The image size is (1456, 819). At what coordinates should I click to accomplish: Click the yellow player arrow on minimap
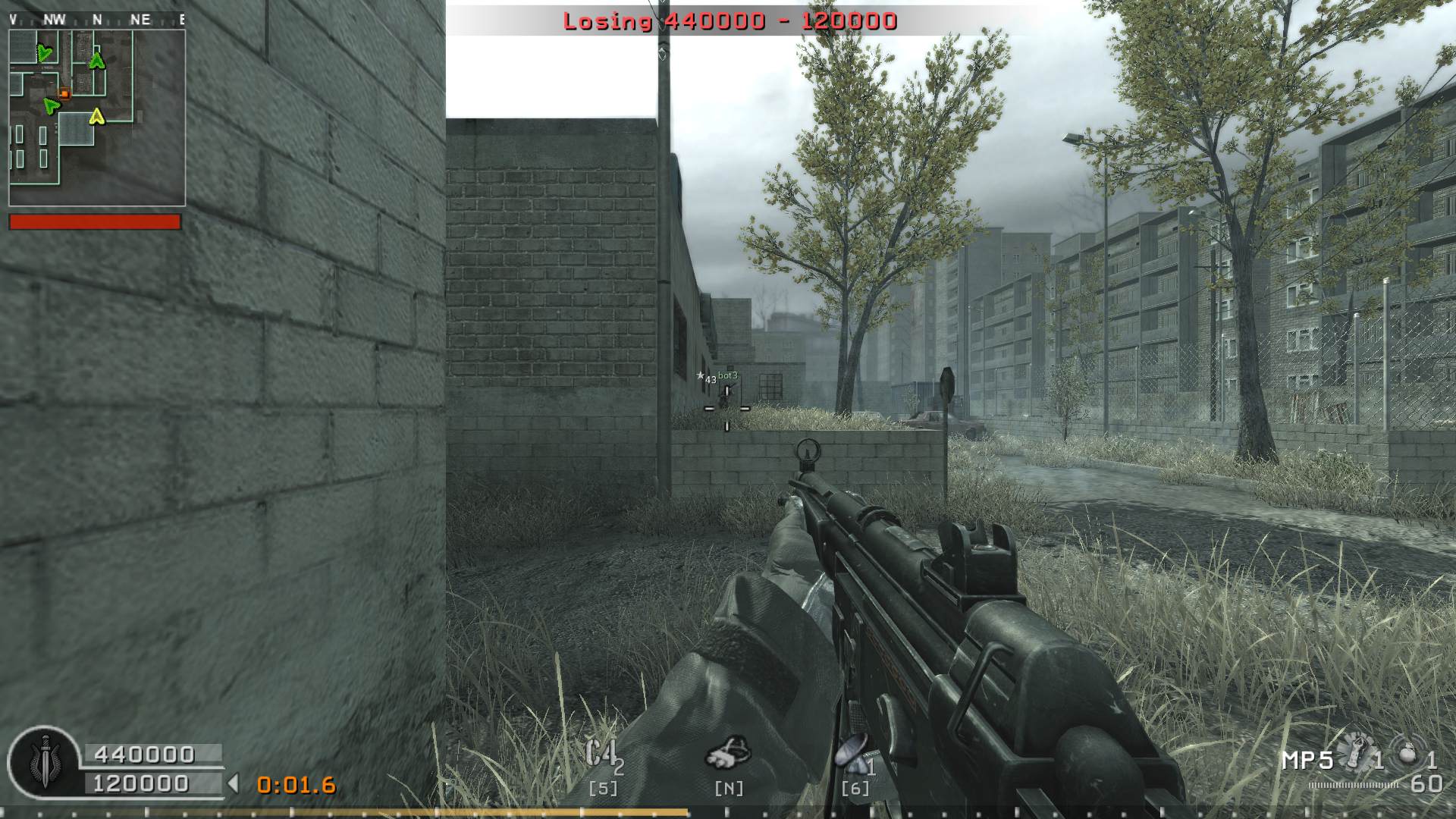(x=96, y=116)
